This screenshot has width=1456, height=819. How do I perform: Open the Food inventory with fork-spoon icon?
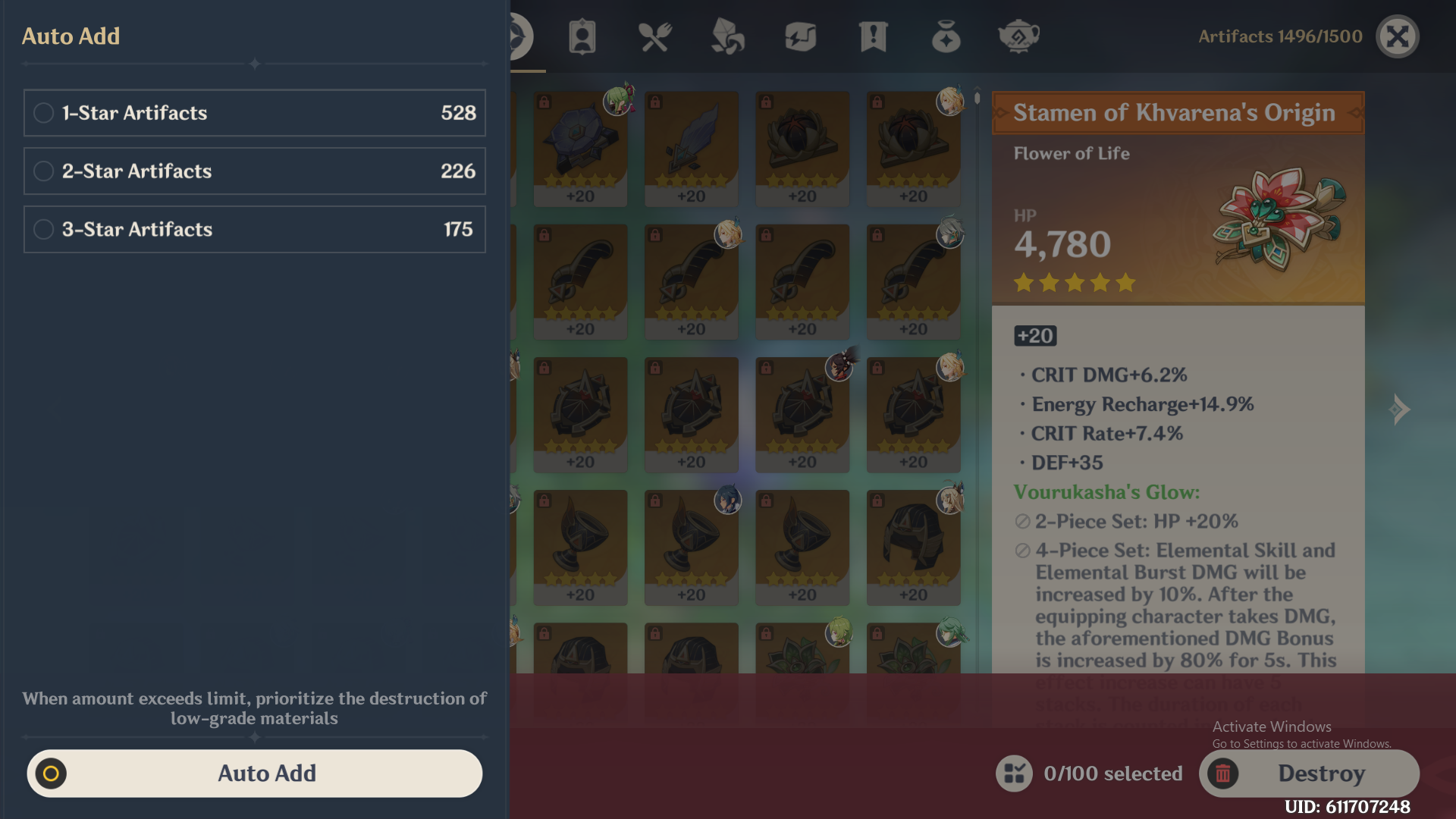[654, 36]
